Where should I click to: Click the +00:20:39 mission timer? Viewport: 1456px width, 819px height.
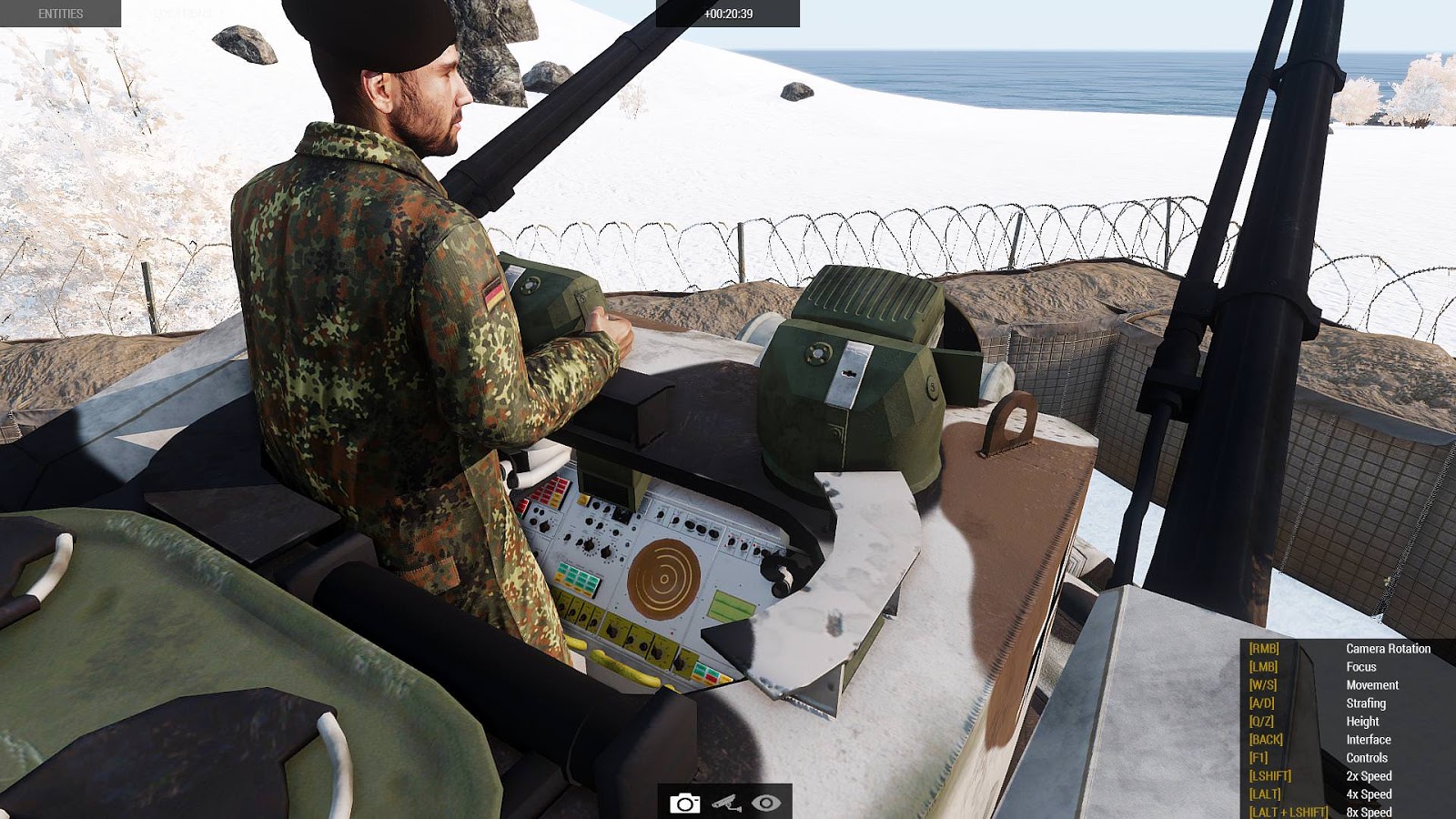point(728,13)
